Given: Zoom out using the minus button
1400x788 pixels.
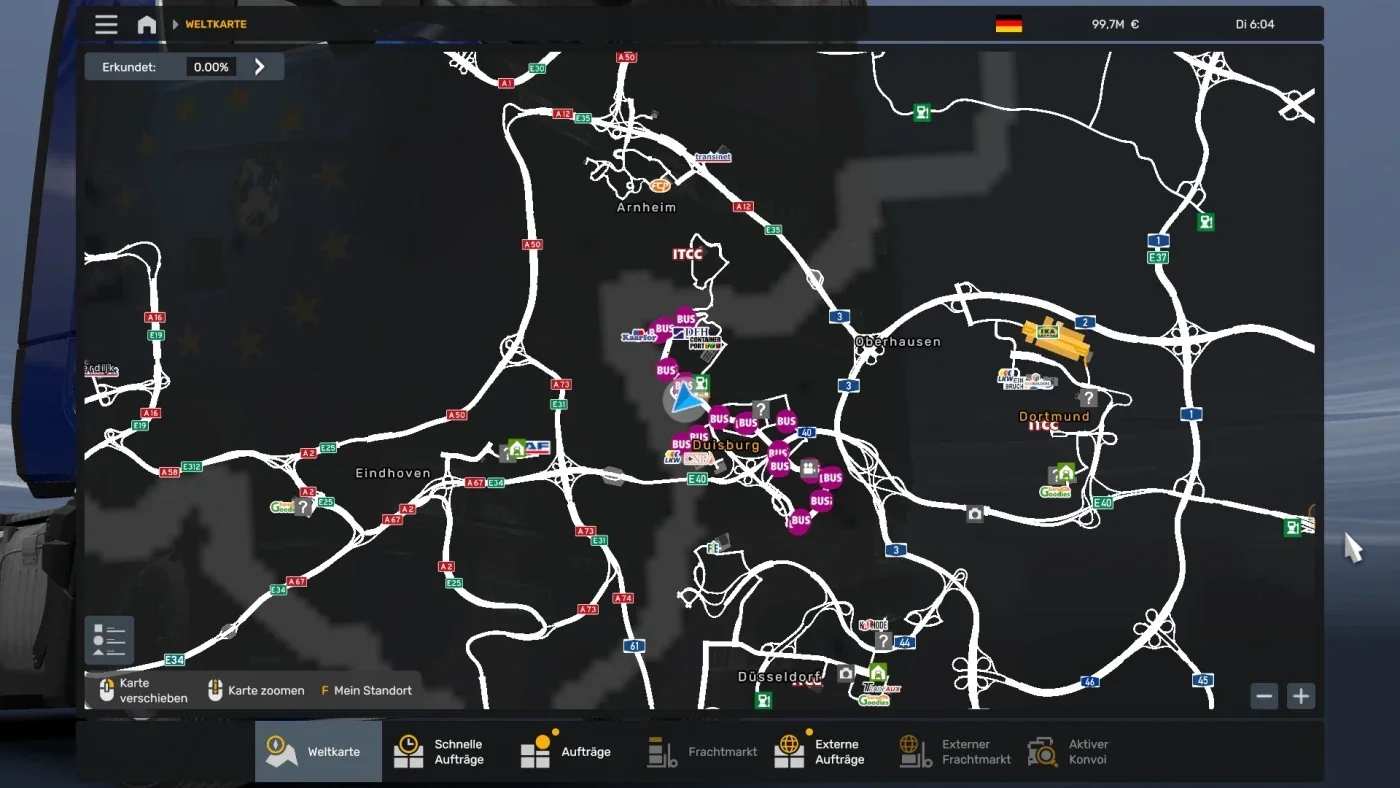Looking at the screenshot, I should pyautogui.click(x=1264, y=696).
